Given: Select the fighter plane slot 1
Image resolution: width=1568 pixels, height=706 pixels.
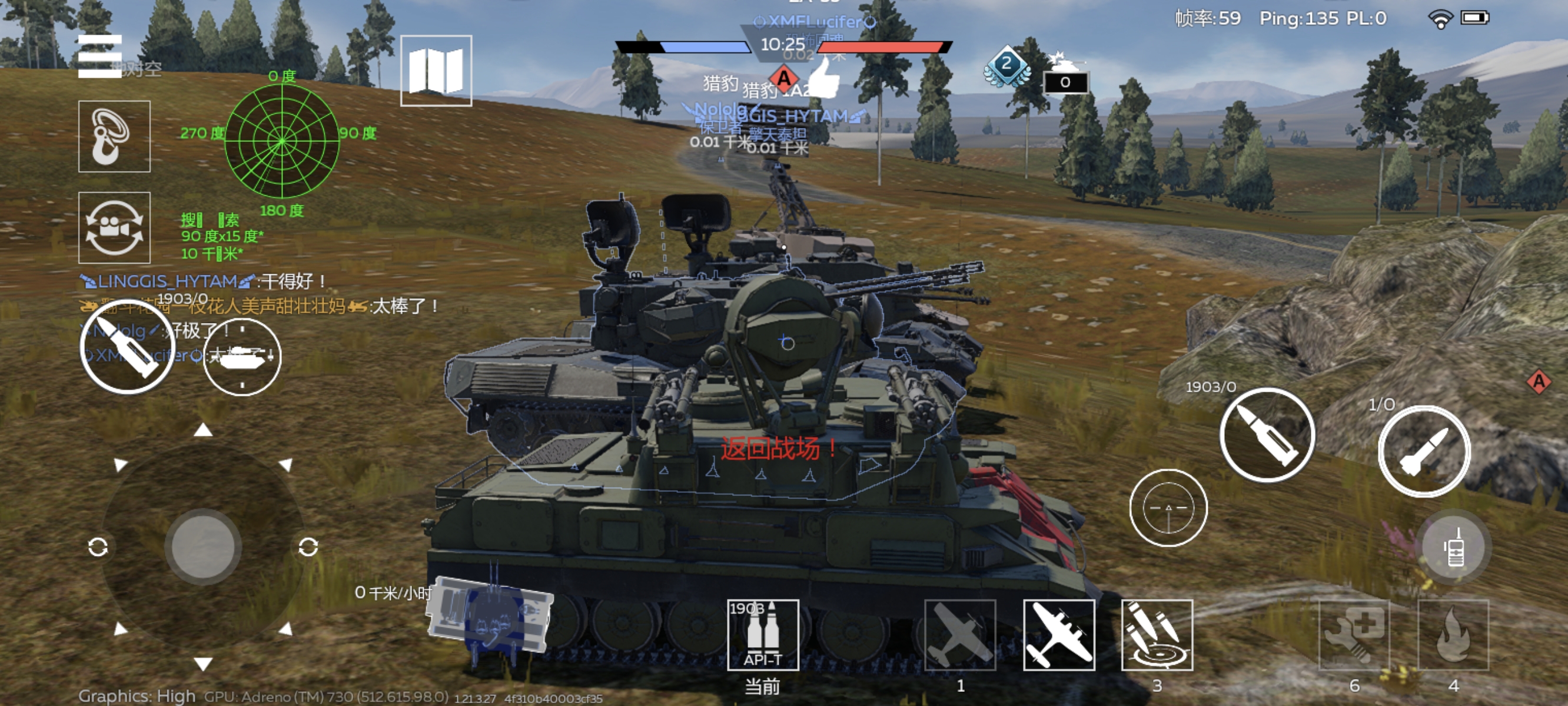Looking at the screenshot, I should tap(960, 635).
